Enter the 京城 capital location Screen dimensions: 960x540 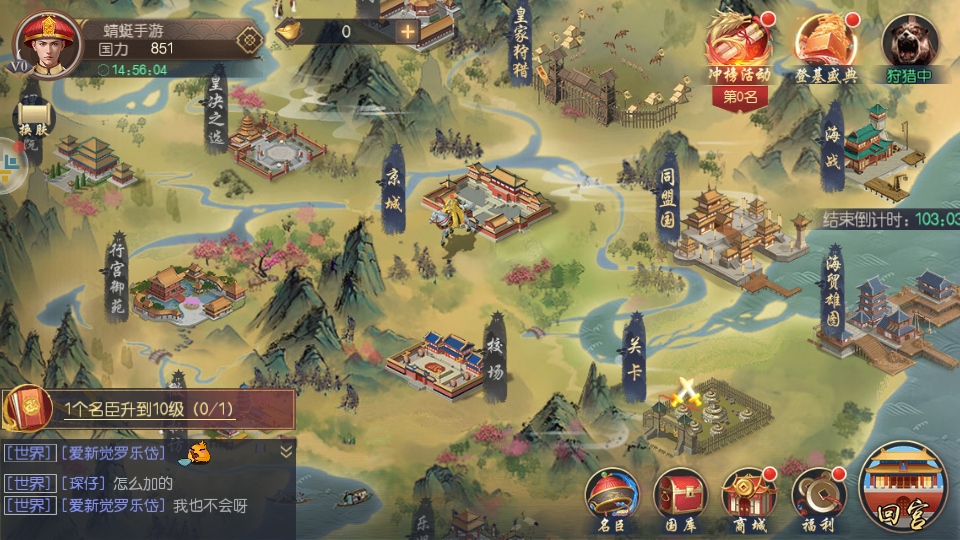pyautogui.click(x=480, y=200)
